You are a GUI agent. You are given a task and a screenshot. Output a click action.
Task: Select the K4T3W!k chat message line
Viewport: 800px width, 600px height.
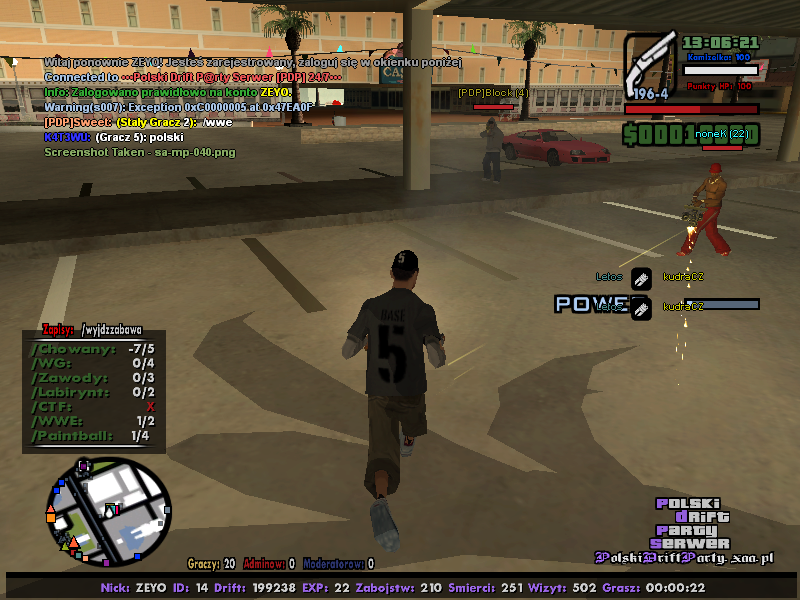coord(114,136)
